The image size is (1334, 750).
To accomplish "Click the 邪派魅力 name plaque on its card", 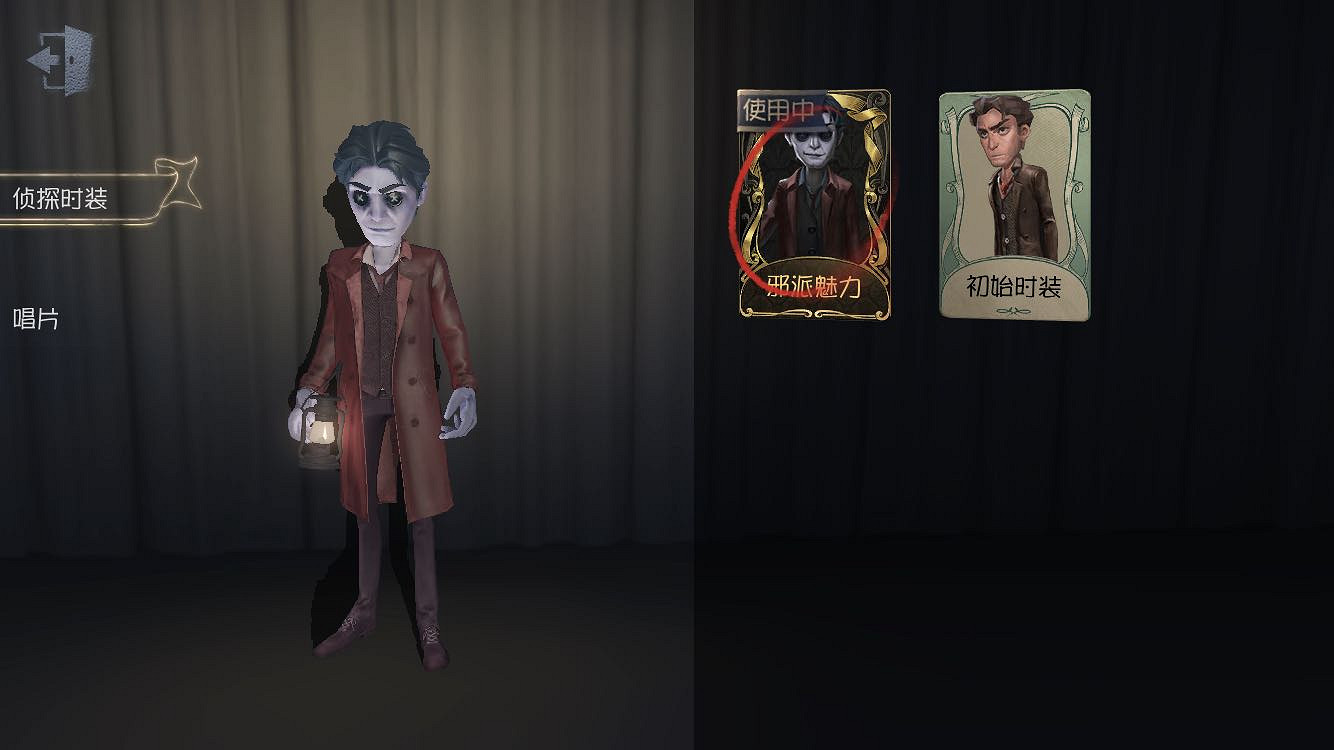I will pos(812,283).
